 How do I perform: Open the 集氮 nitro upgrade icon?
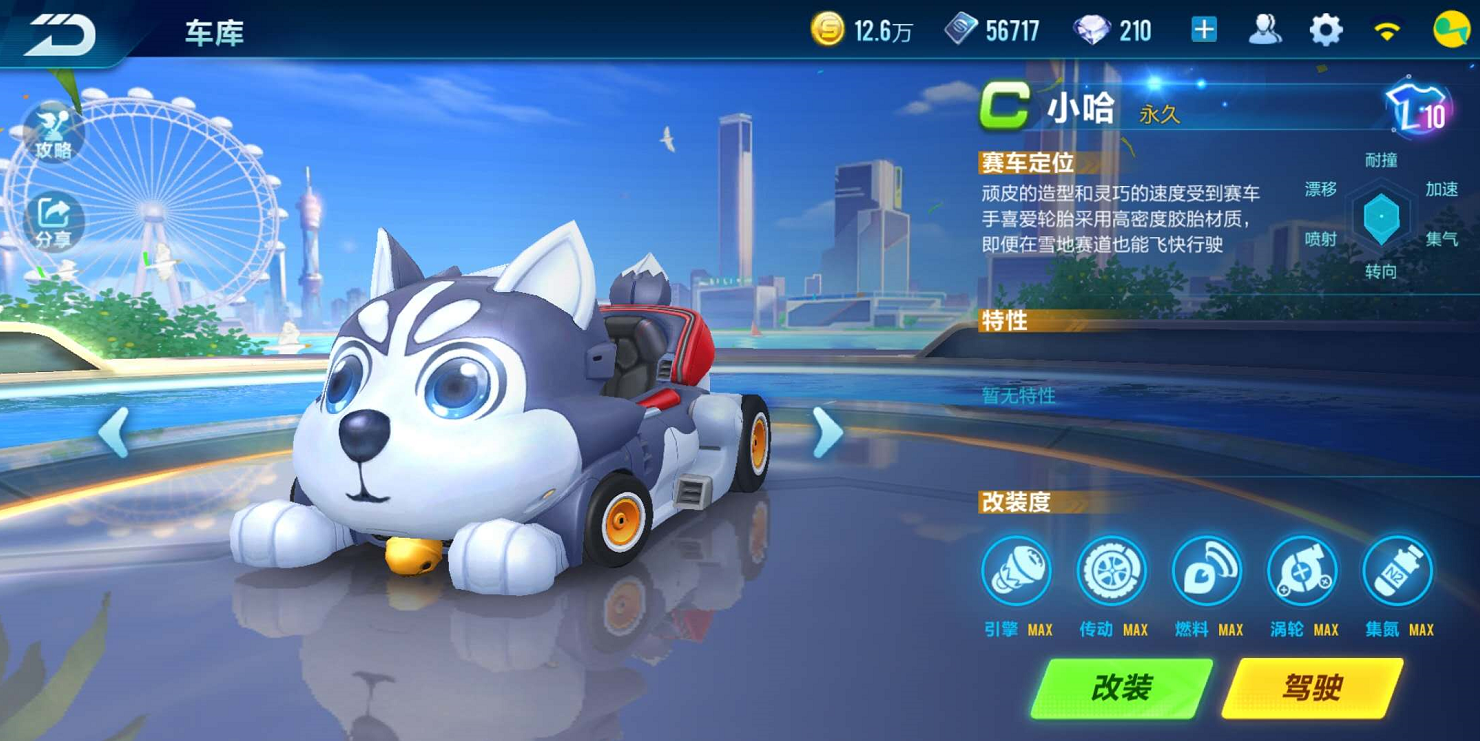coord(1397,572)
